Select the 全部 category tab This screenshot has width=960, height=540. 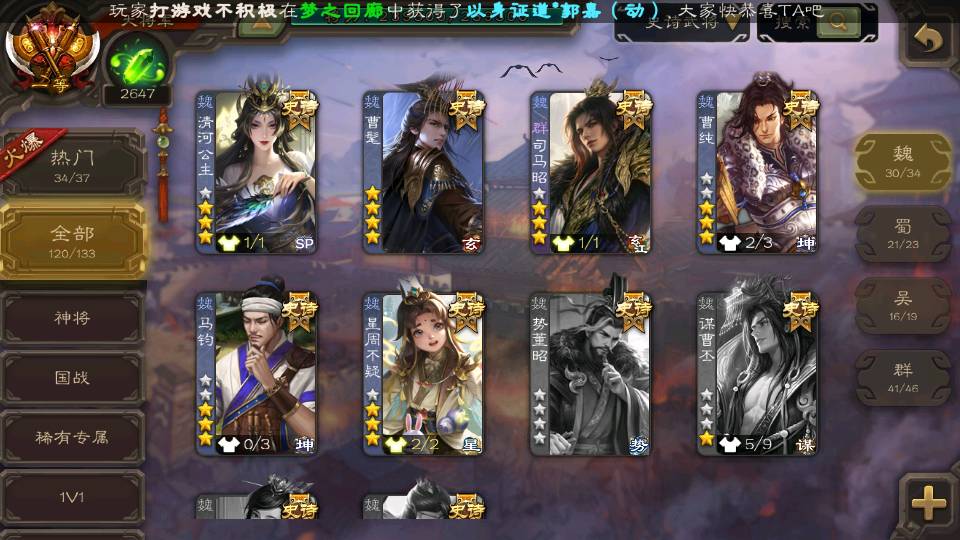(x=72, y=240)
